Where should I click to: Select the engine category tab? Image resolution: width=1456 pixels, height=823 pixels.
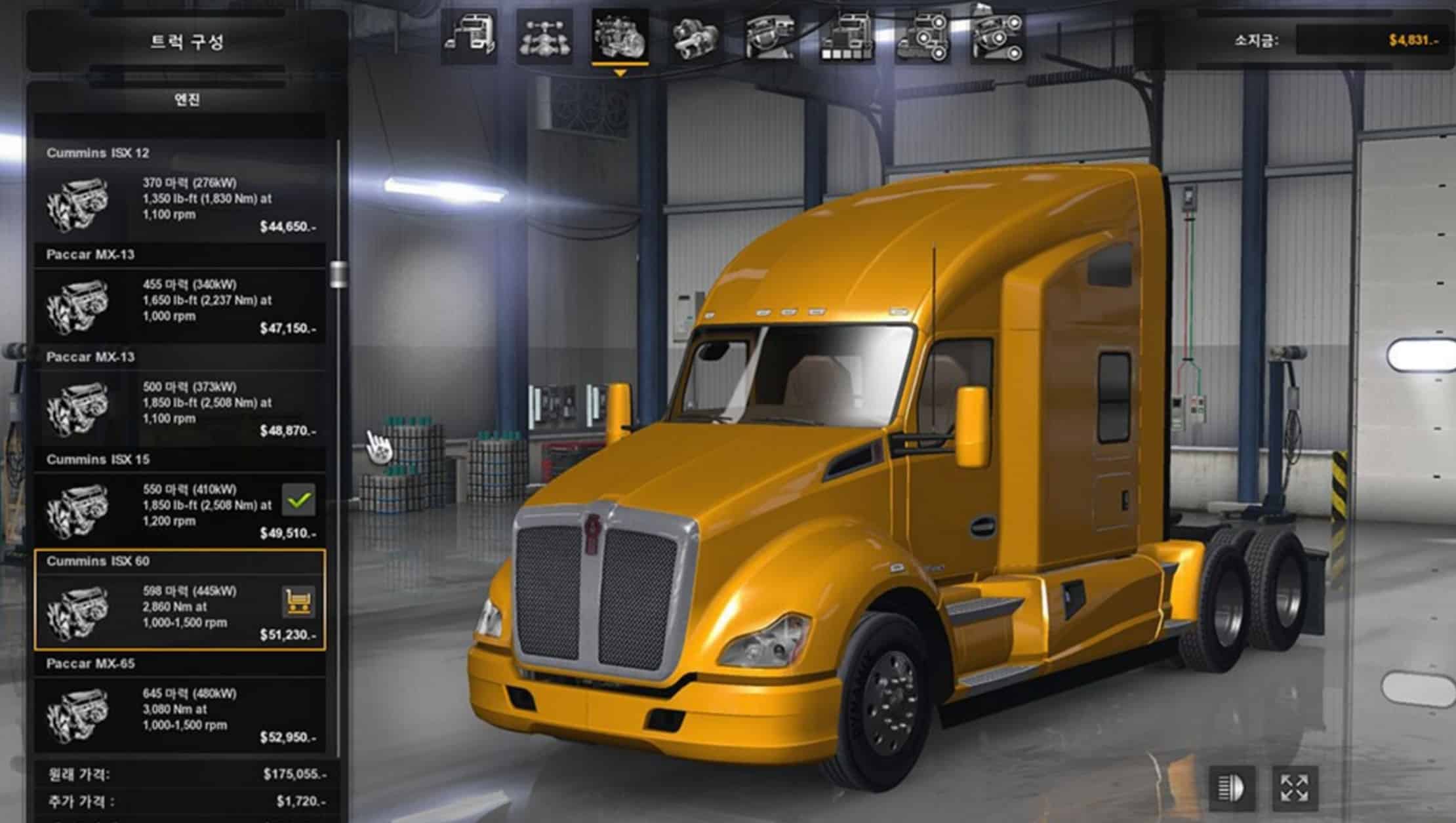point(620,37)
